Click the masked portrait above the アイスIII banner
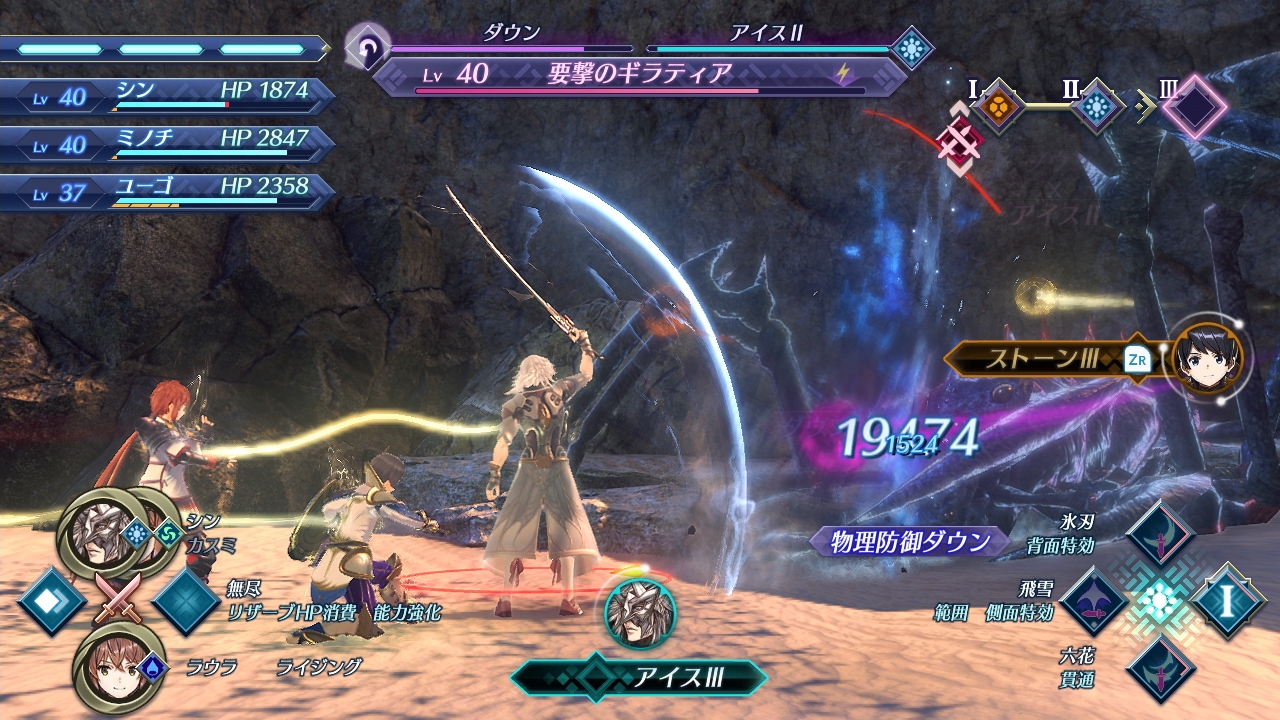Screen dimensions: 1280x720 pyautogui.click(x=640, y=613)
